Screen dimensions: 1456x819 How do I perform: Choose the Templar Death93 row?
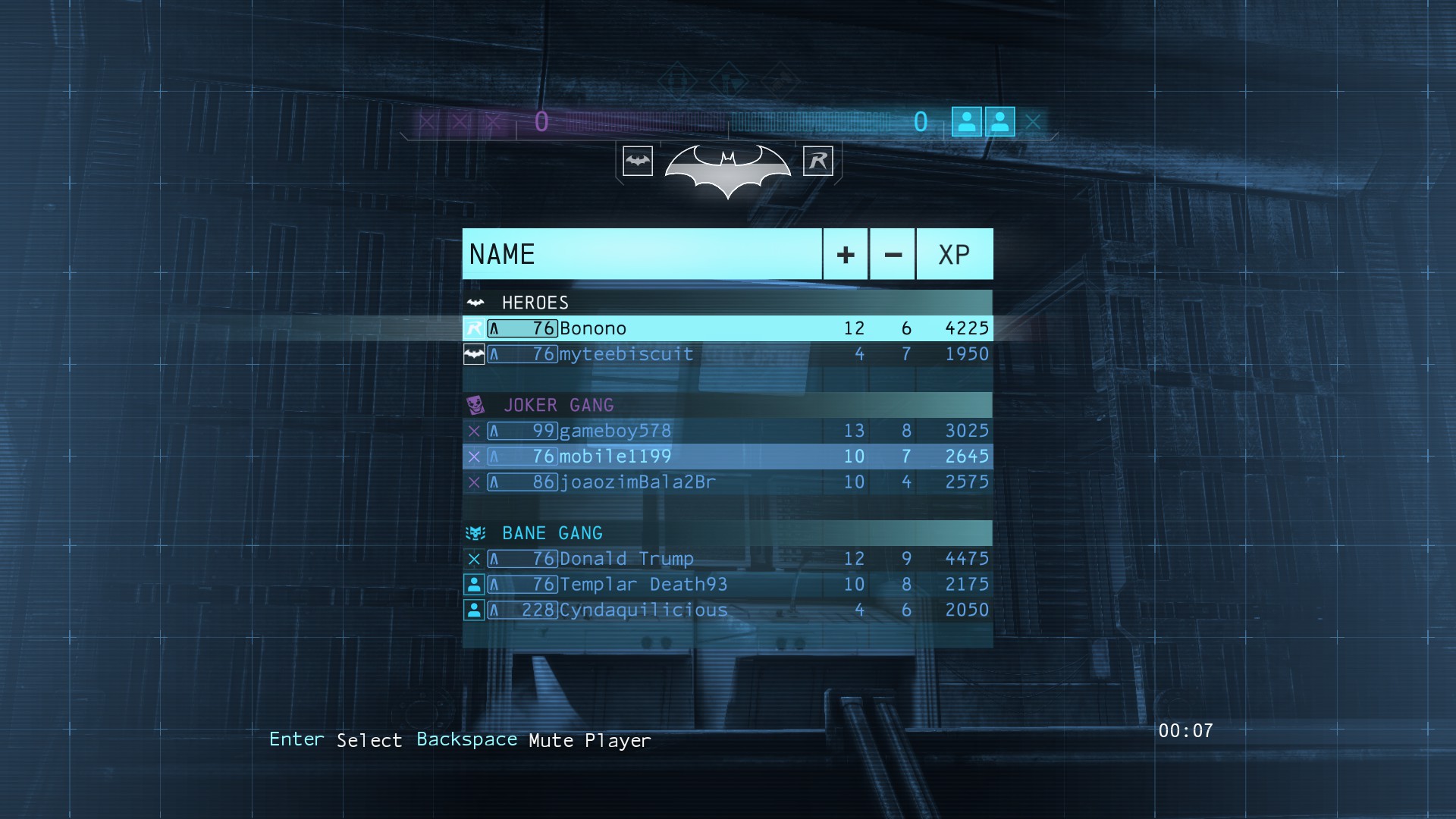(x=726, y=585)
